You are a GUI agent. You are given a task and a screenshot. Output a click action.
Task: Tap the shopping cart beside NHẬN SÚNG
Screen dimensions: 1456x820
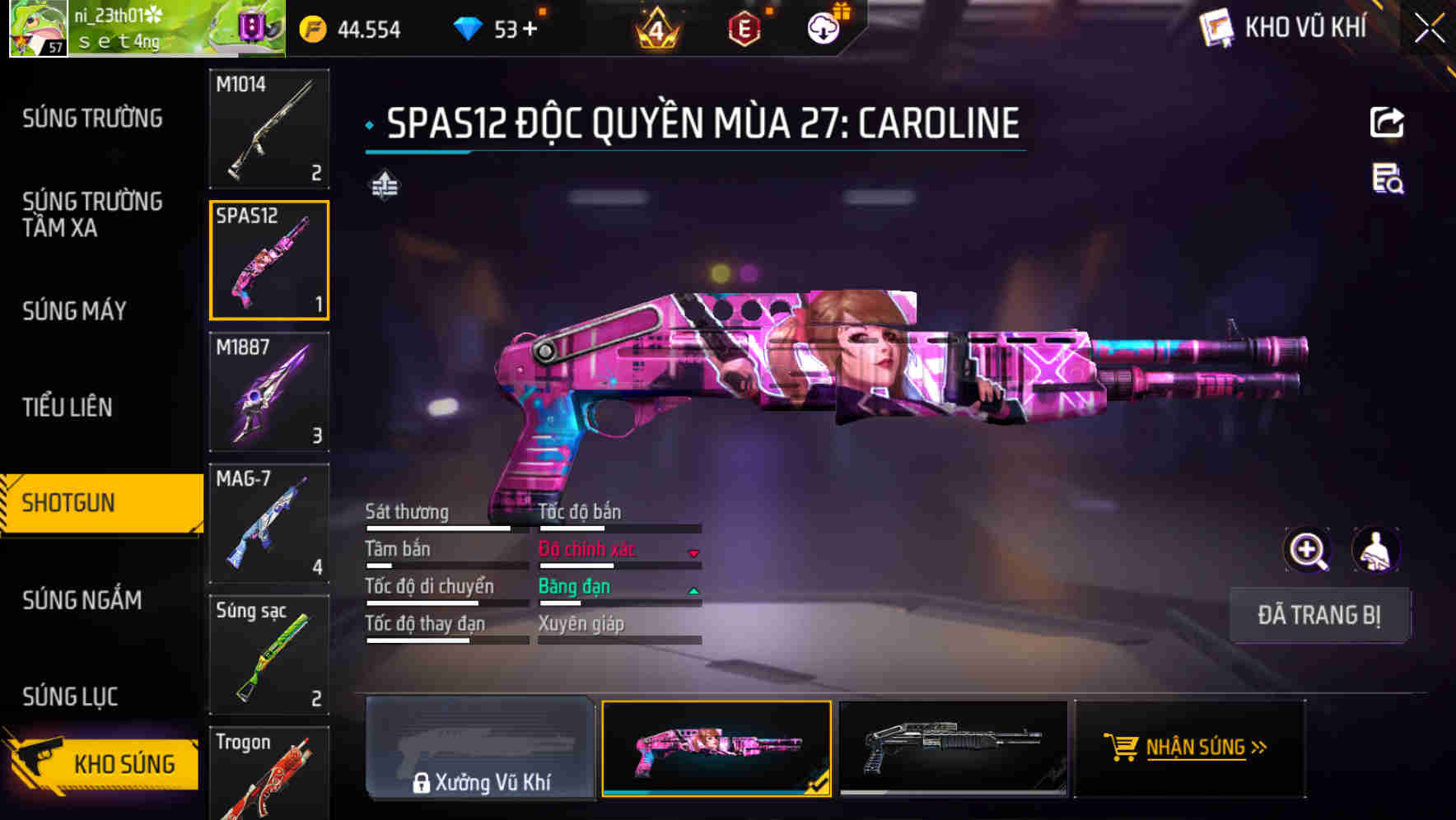click(x=1121, y=748)
